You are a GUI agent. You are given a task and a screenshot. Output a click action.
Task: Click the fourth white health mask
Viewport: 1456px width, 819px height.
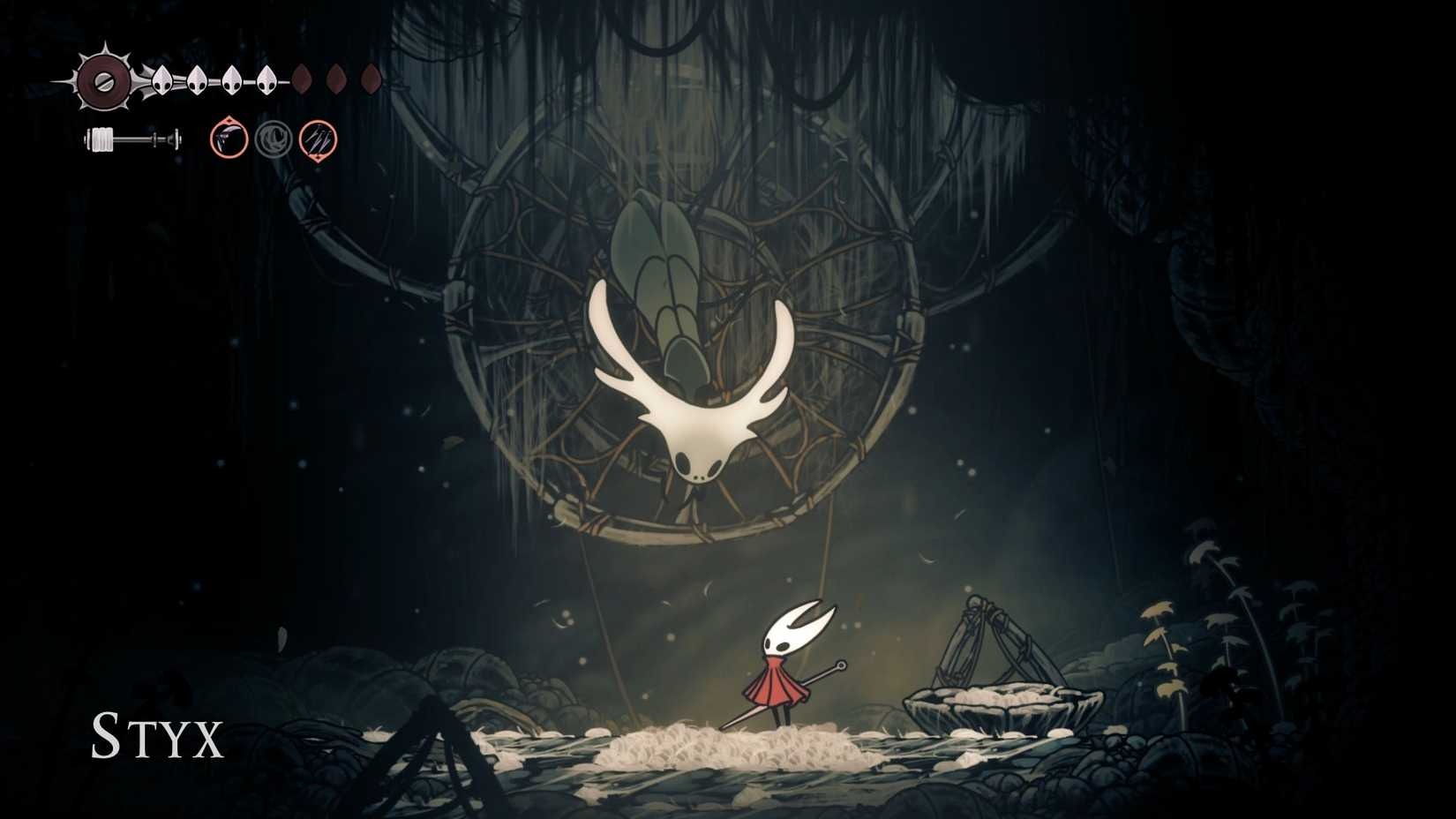(x=266, y=81)
